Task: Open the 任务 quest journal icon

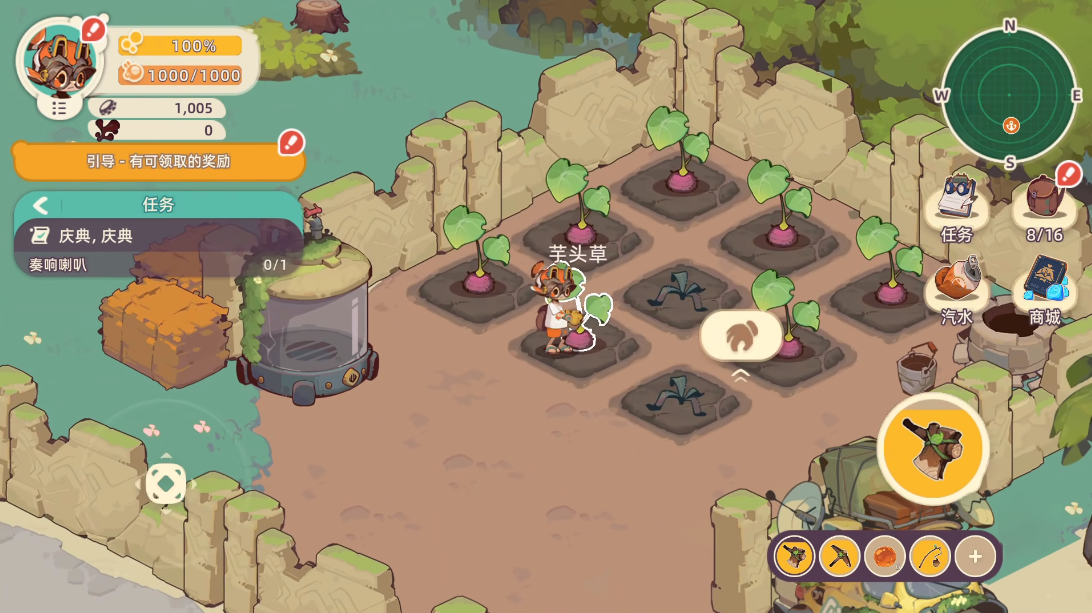Action: 957,206
